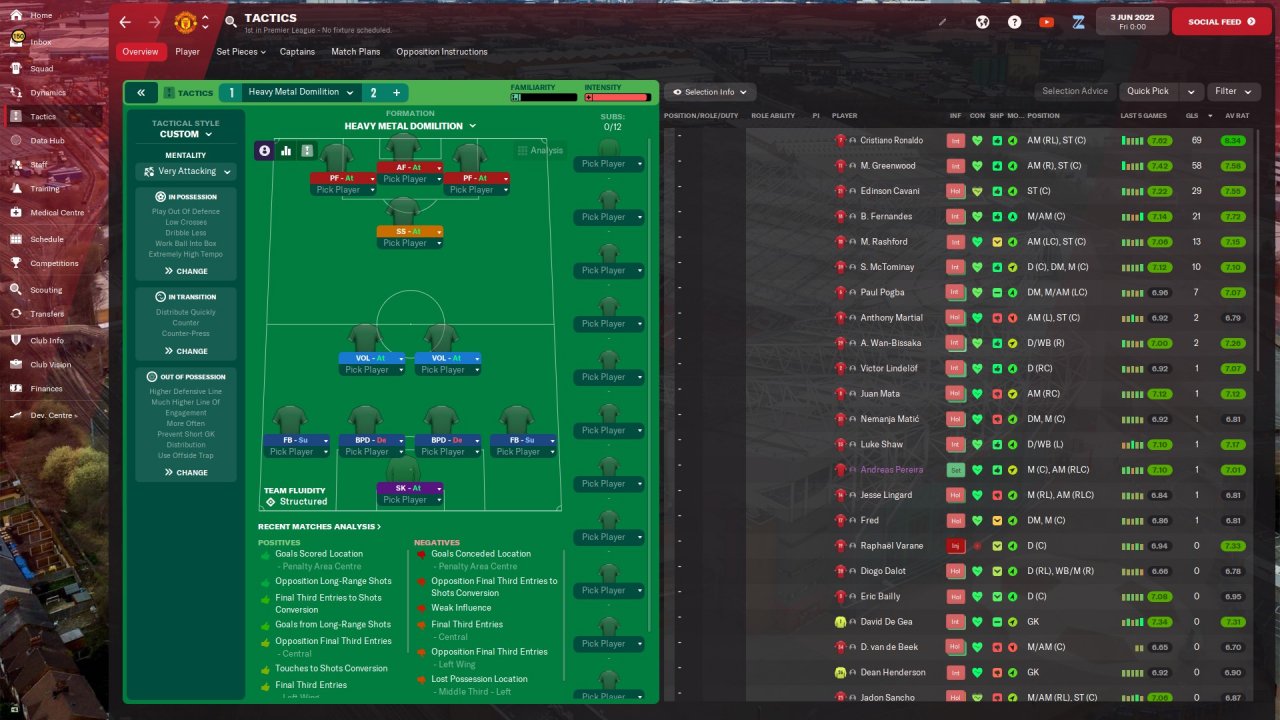This screenshot has width=1280, height=720.
Task: Change the In Possession instructions
Action: 186,271
